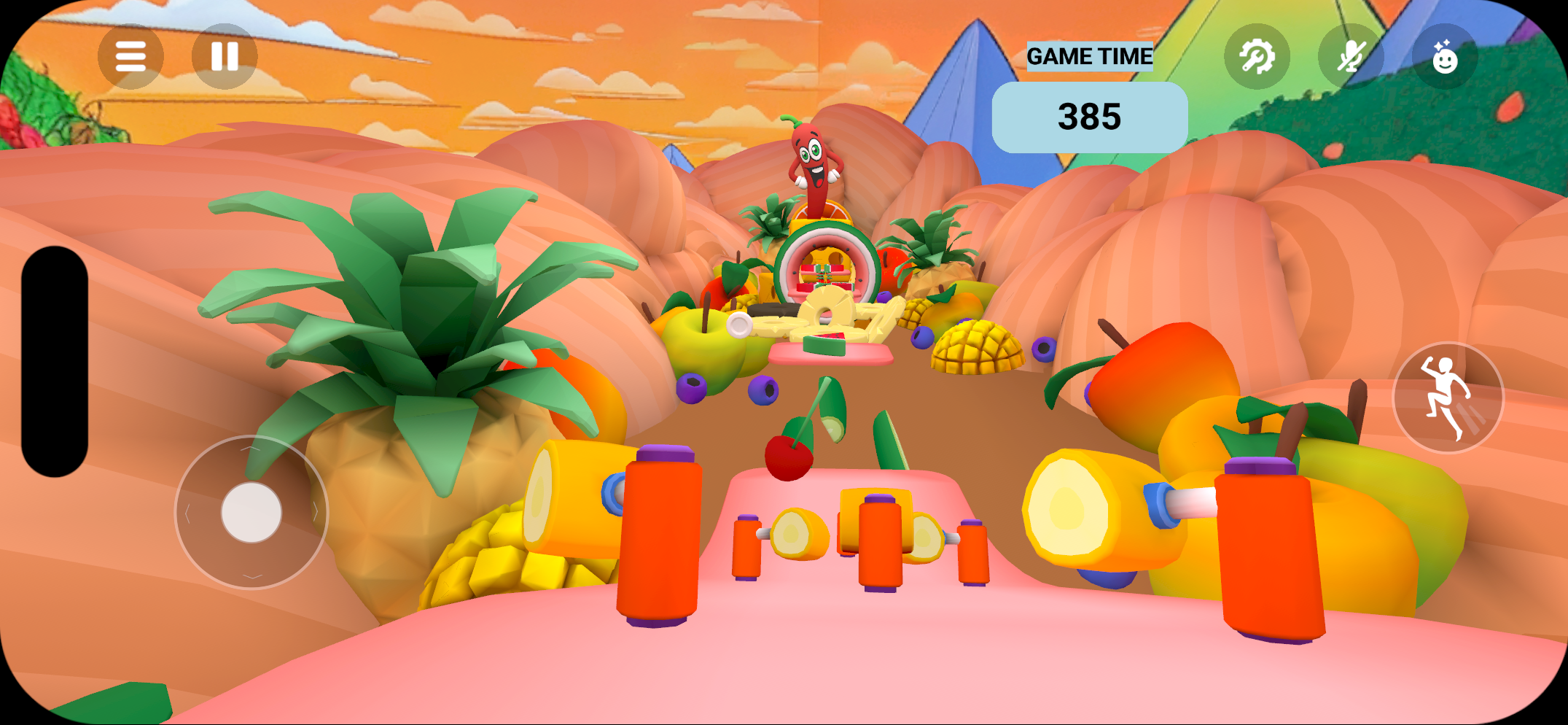The image size is (1568, 725).
Task: Click the virtual joystick knob
Action: point(251,512)
